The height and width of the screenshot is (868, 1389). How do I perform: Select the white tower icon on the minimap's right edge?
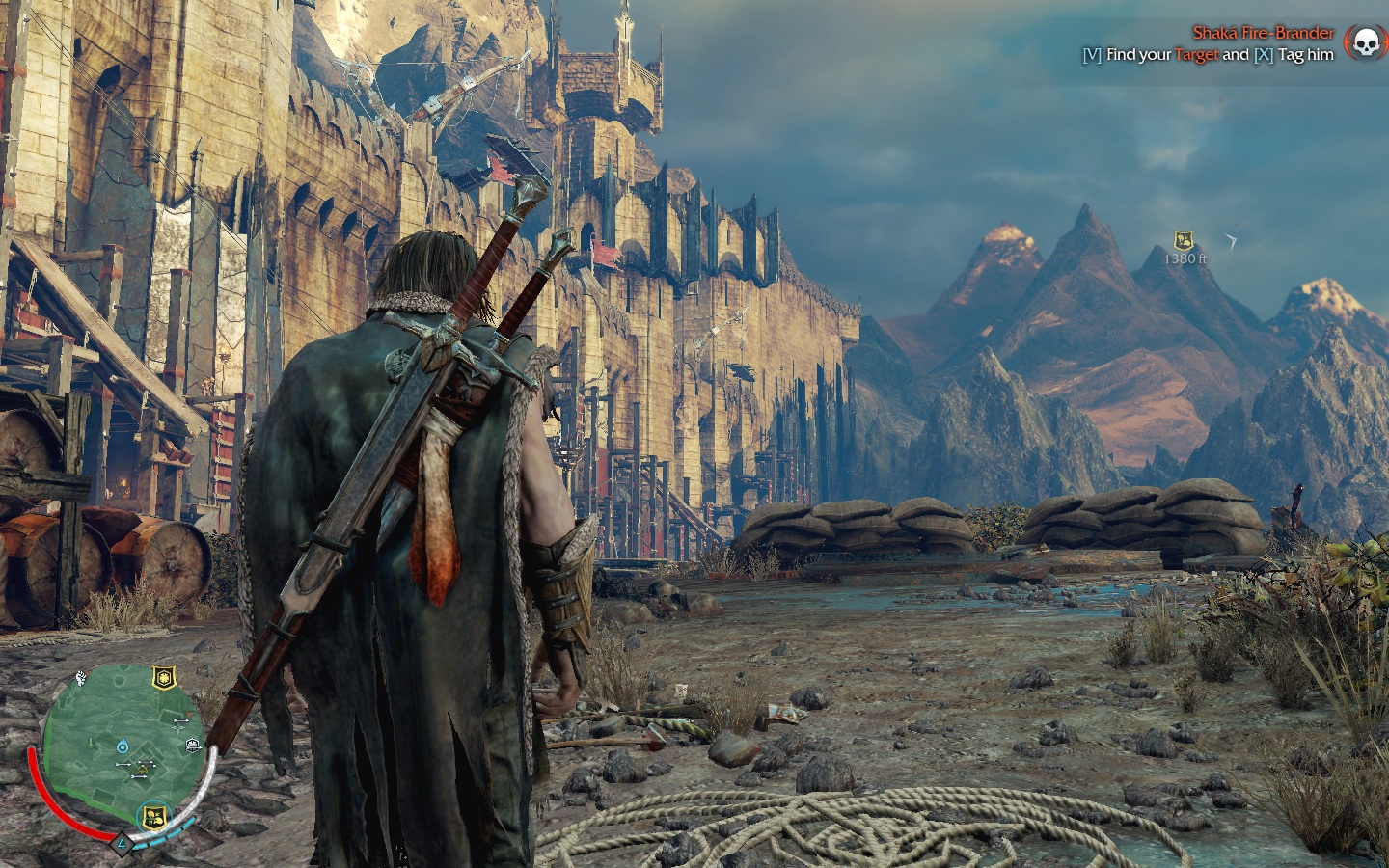coord(193,744)
